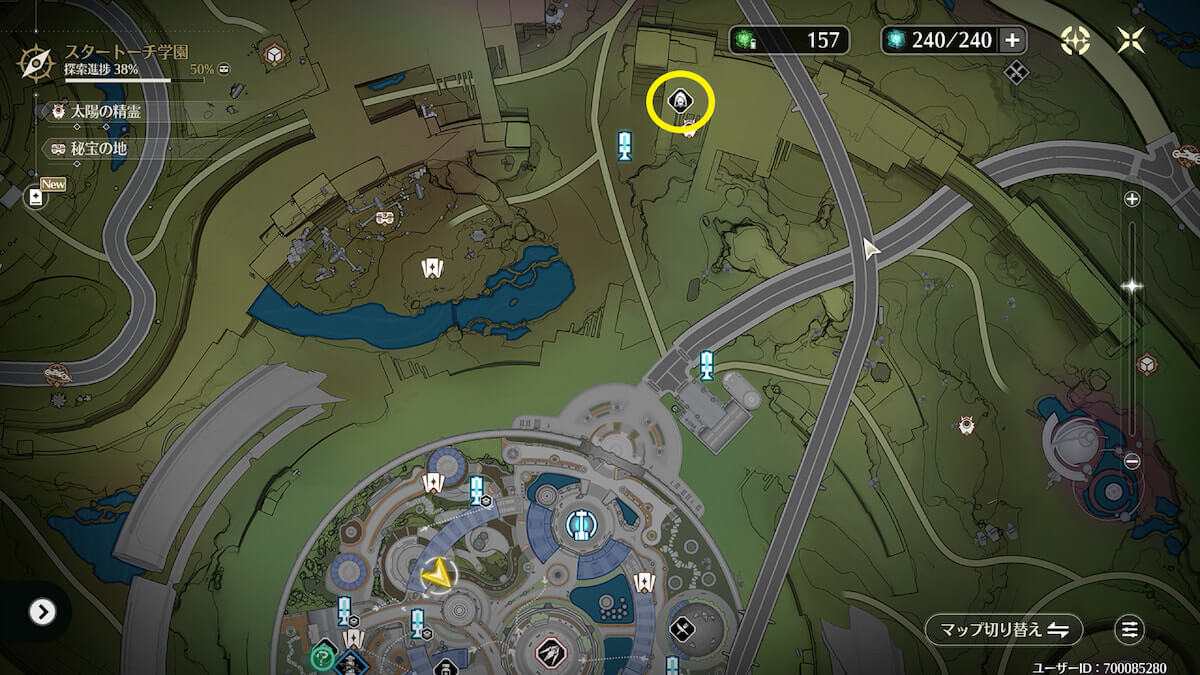Select the map marker circled in yellow
Viewport: 1200px width, 675px height.
680,101
